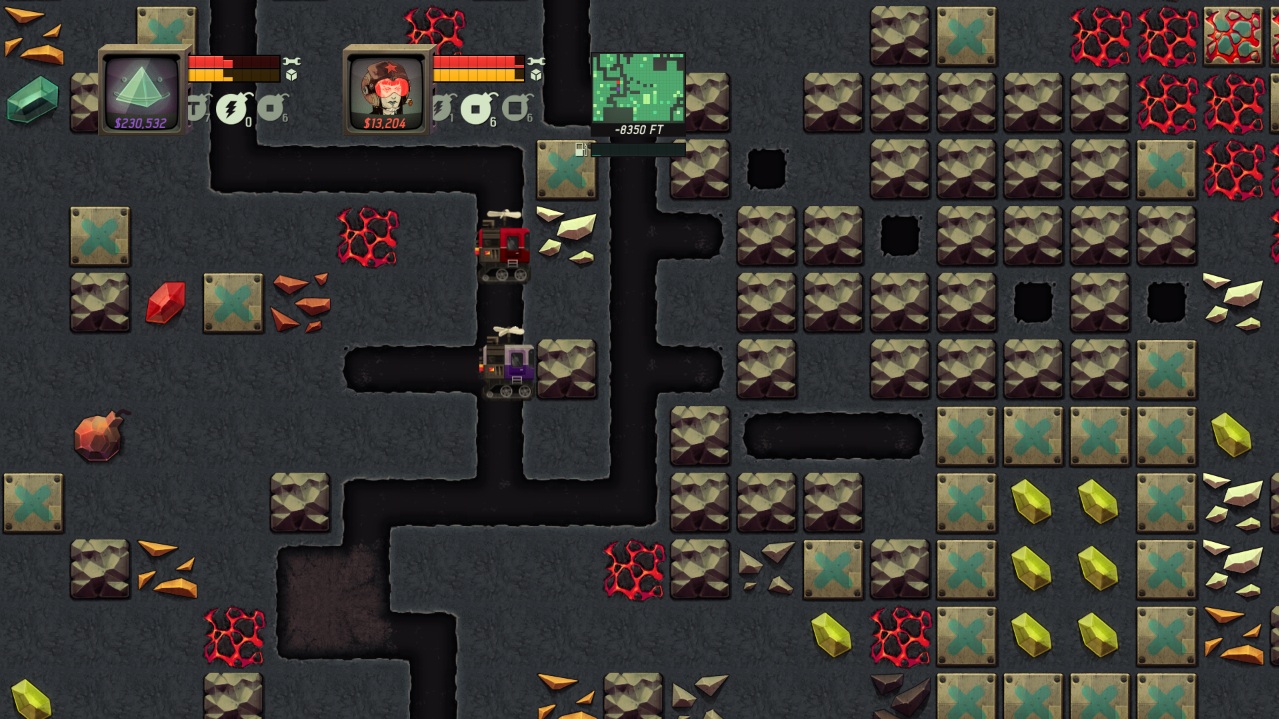Pick the square bomb beside the pyramid portrait

pos(271,107)
